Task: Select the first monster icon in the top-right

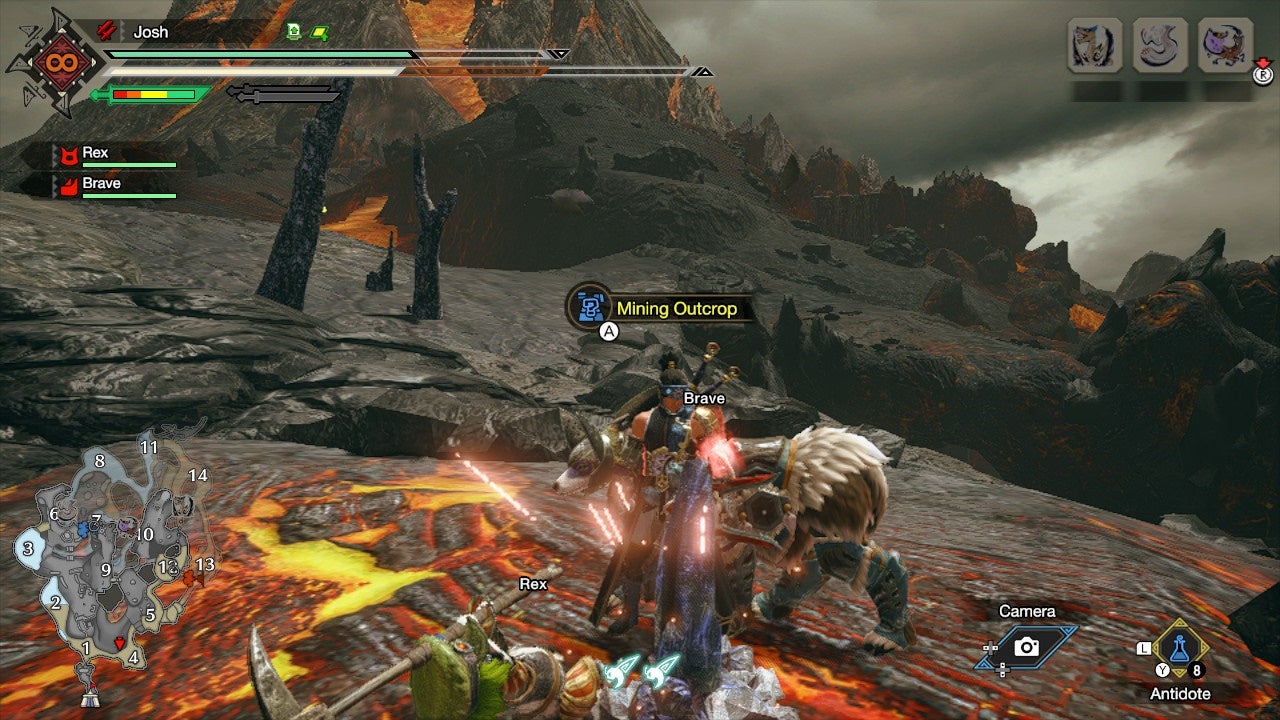Action: pos(1094,43)
